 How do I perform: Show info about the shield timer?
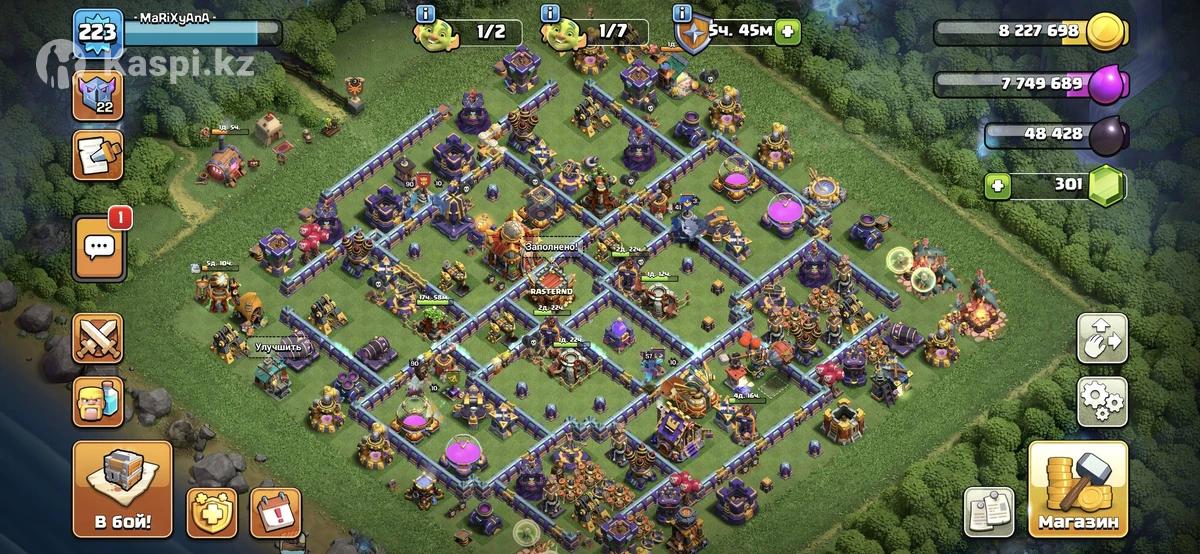point(682,13)
